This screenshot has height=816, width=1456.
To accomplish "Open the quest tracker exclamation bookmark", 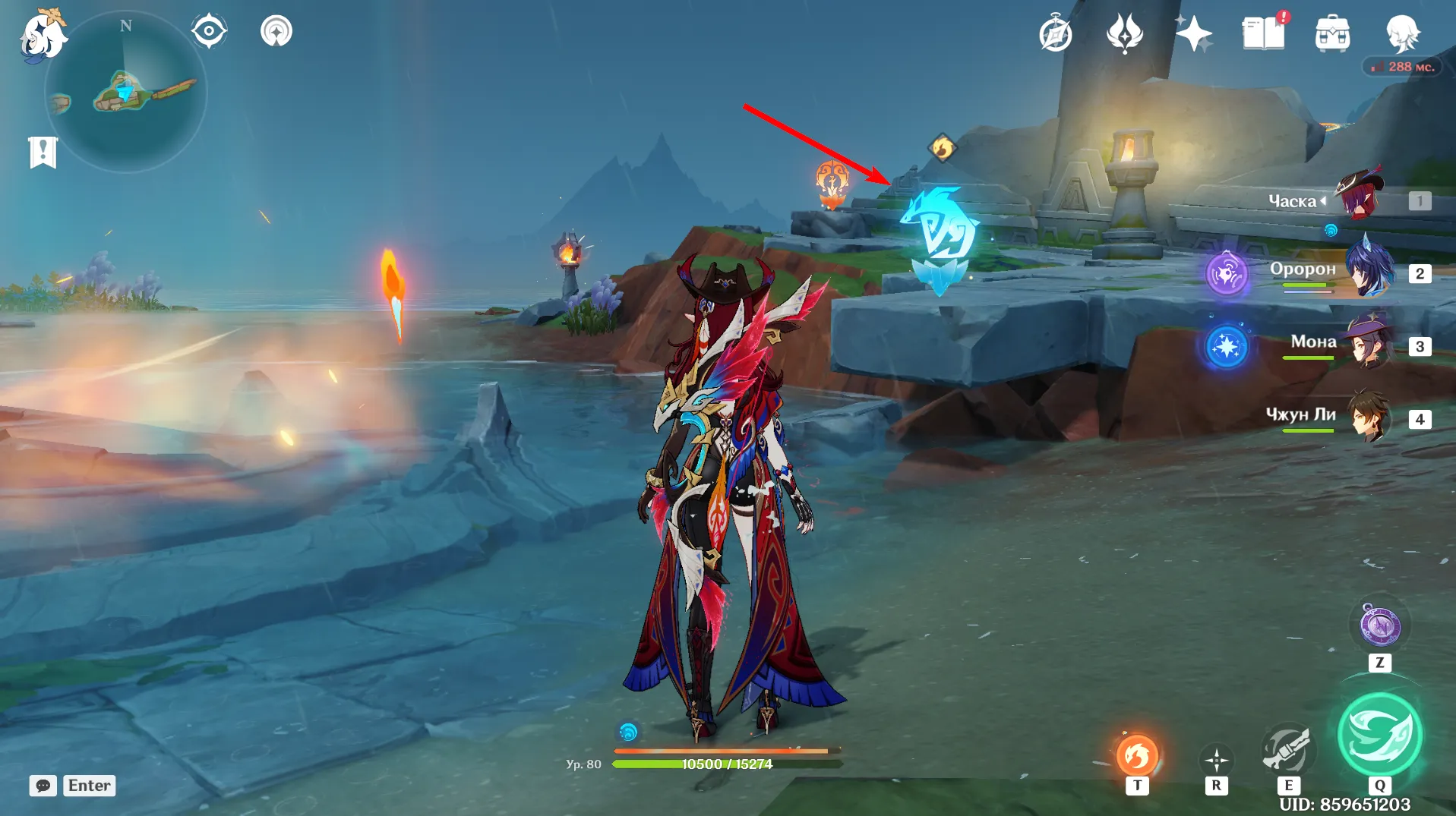I will coord(43,152).
